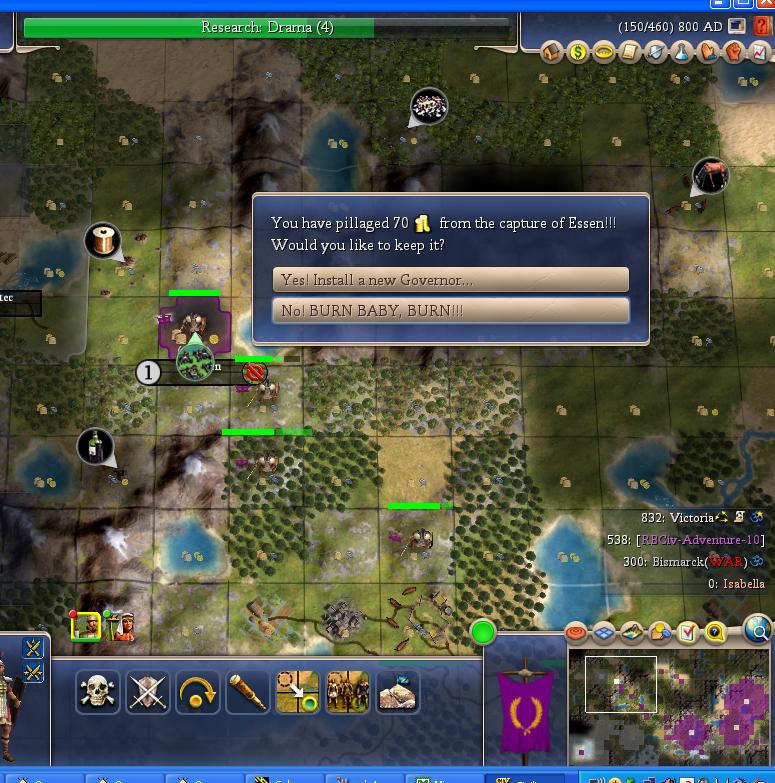The height and width of the screenshot is (783, 775).
Task: Open the Domestic Advisor house icon
Action: click(553, 52)
